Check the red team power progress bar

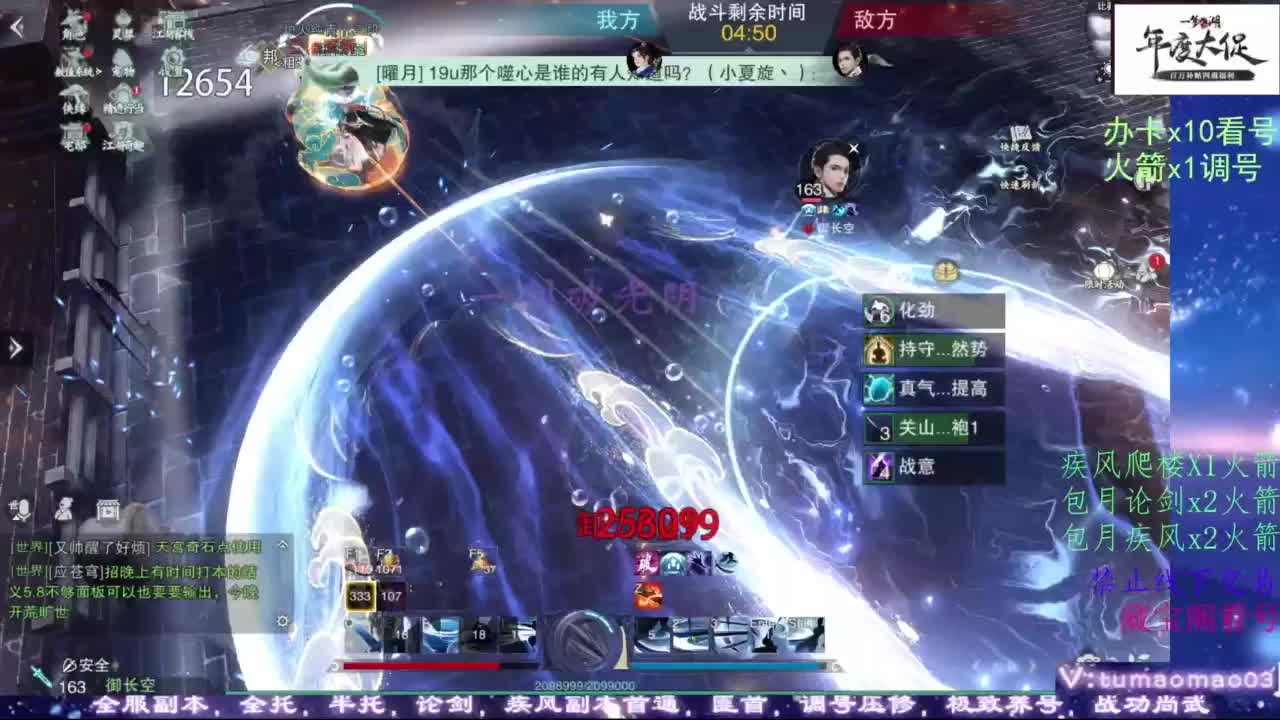[420, 666]
